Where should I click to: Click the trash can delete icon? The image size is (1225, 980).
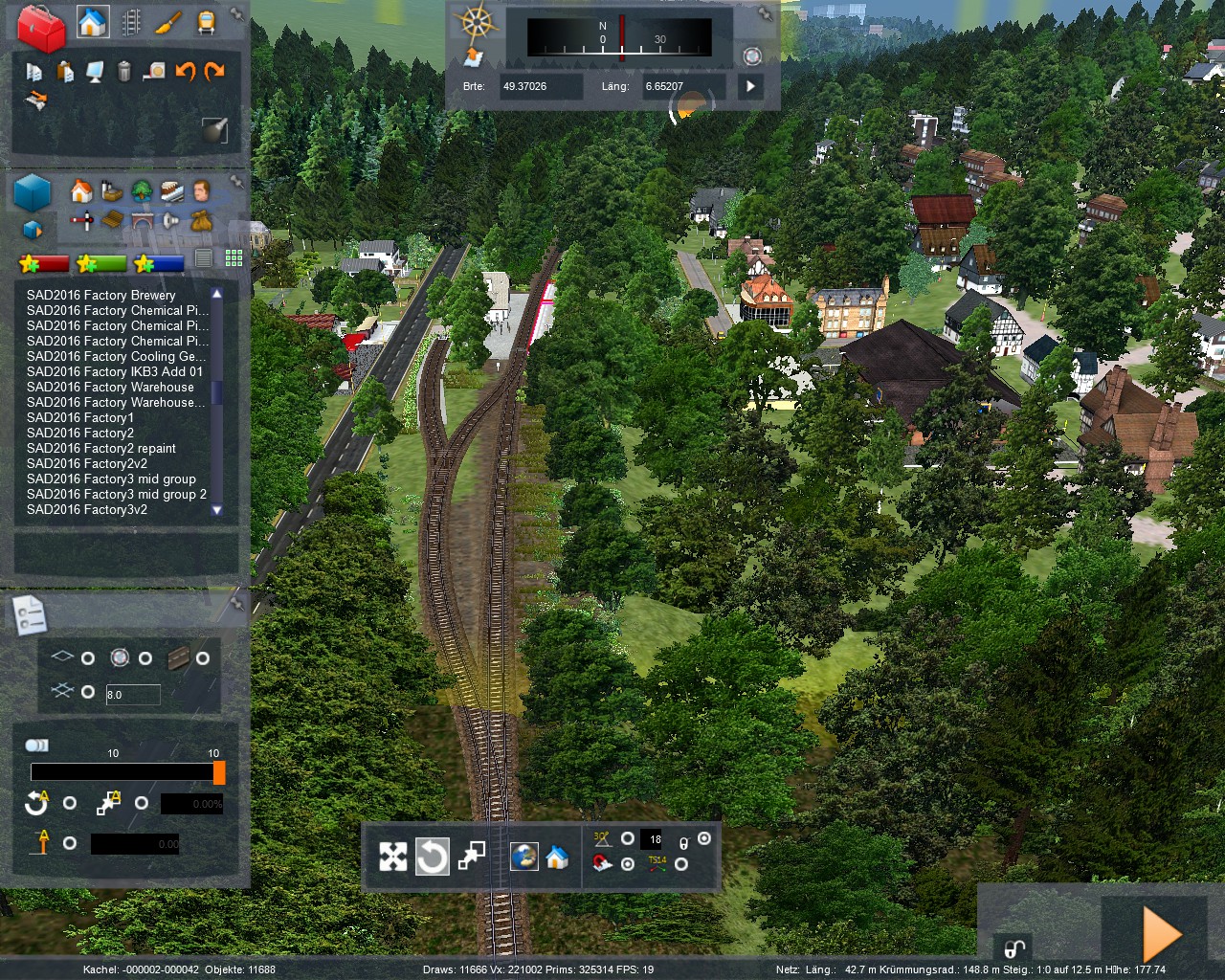pyautogui.click(x=123, y=71)
